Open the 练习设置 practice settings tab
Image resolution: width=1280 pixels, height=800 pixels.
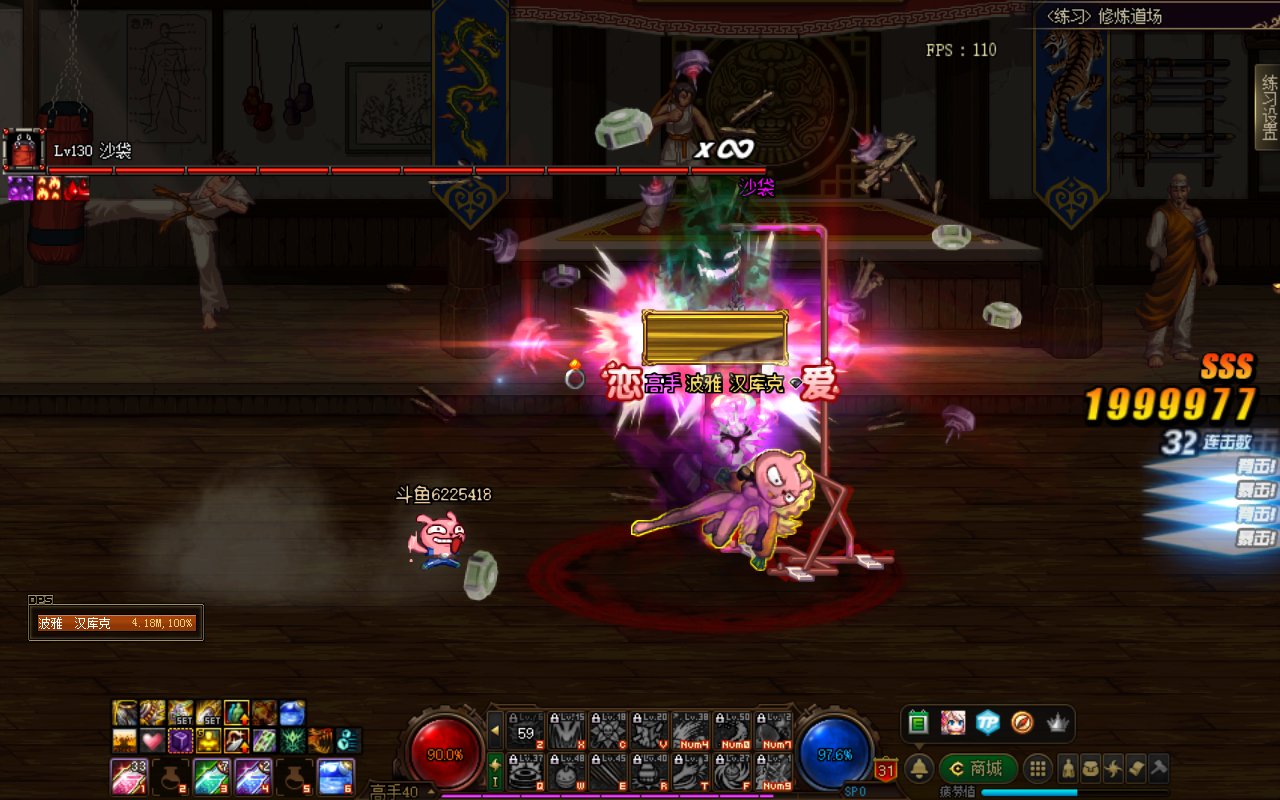[1268, 107]
